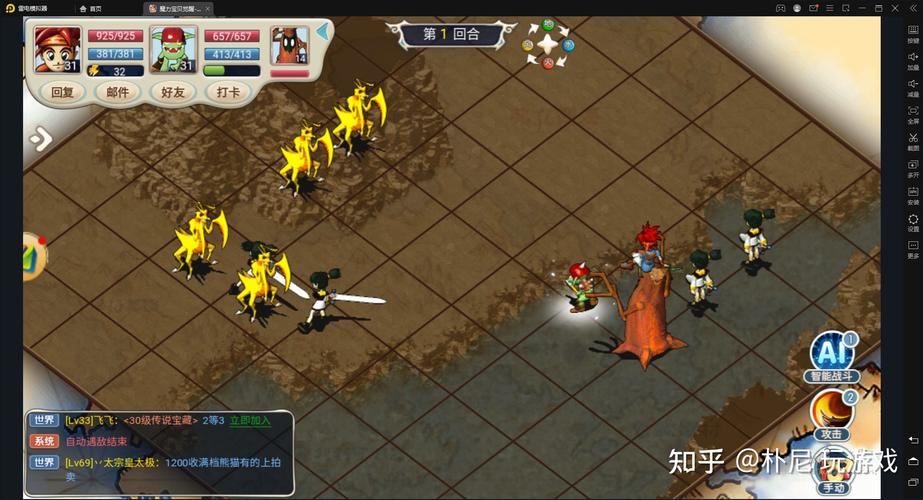Choose the 攻击 attack command
Image resolution: width=923 pixels, height=500 pixels.
coord(832,413)
